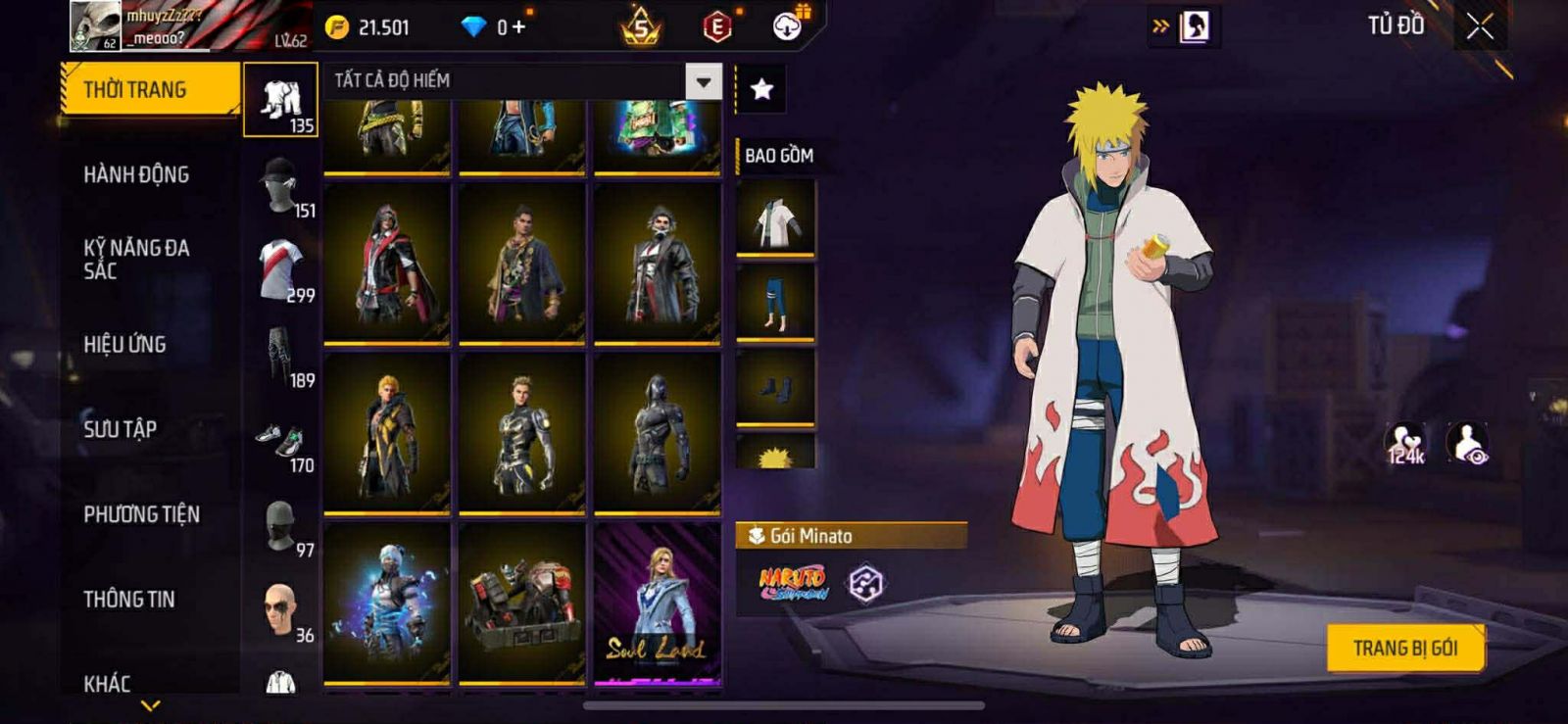The height and width of the screenshot is (724, 1568).
Task: Toggle the star favorites filter
Action: coord(761,89)
